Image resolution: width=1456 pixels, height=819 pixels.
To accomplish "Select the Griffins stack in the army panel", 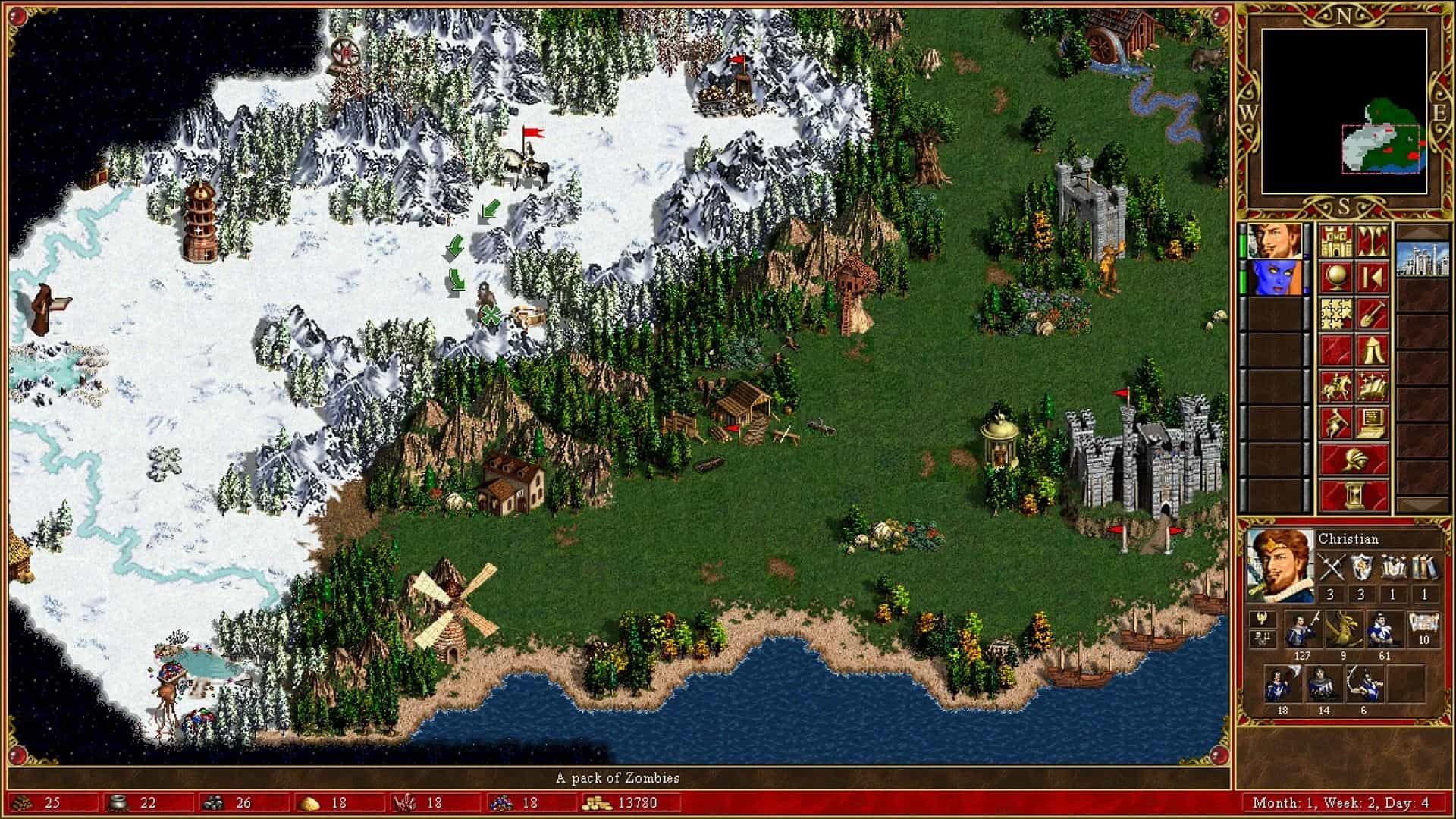I will 1345,626.
